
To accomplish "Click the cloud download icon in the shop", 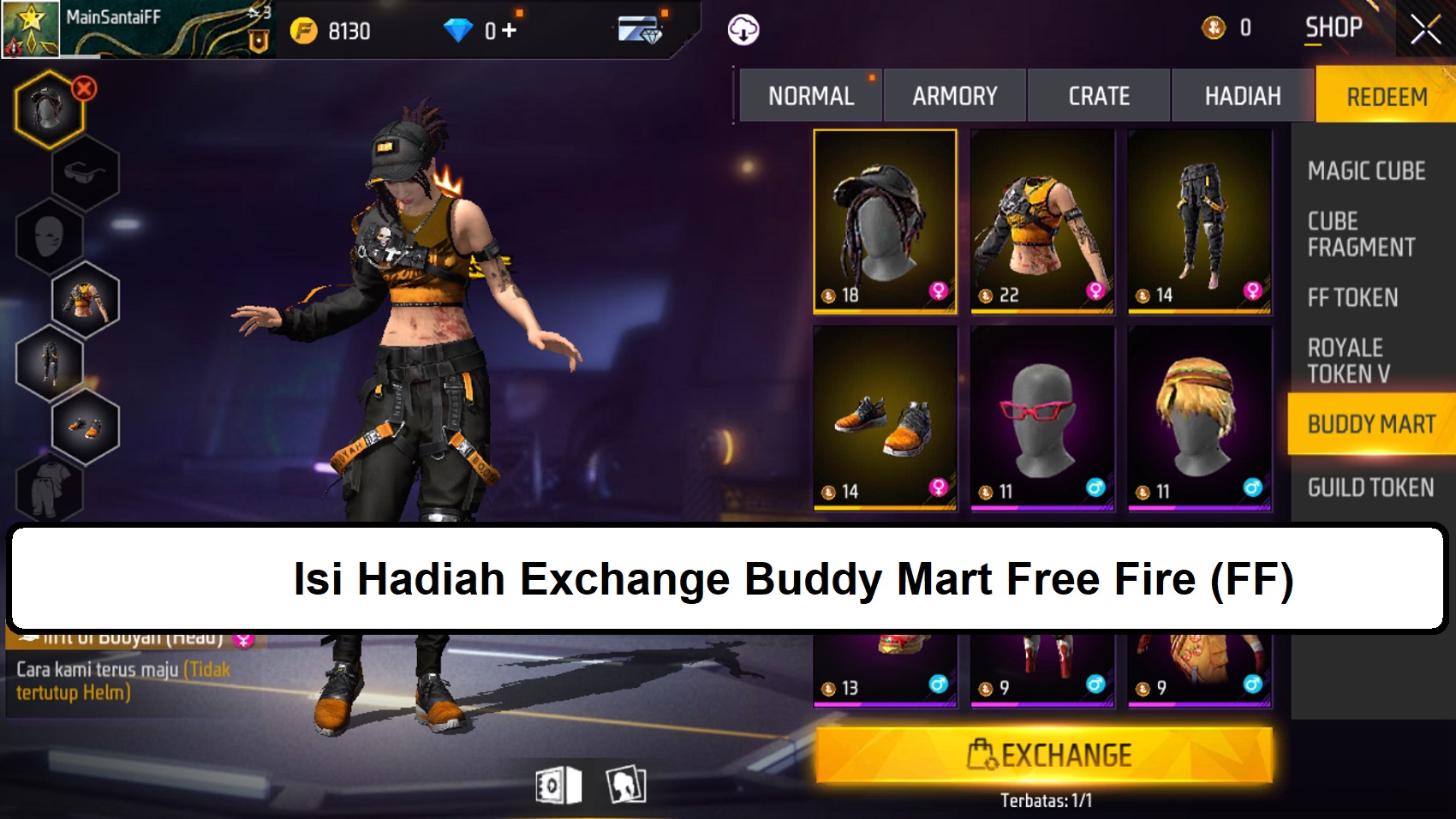I will click(x=742, y=28).
